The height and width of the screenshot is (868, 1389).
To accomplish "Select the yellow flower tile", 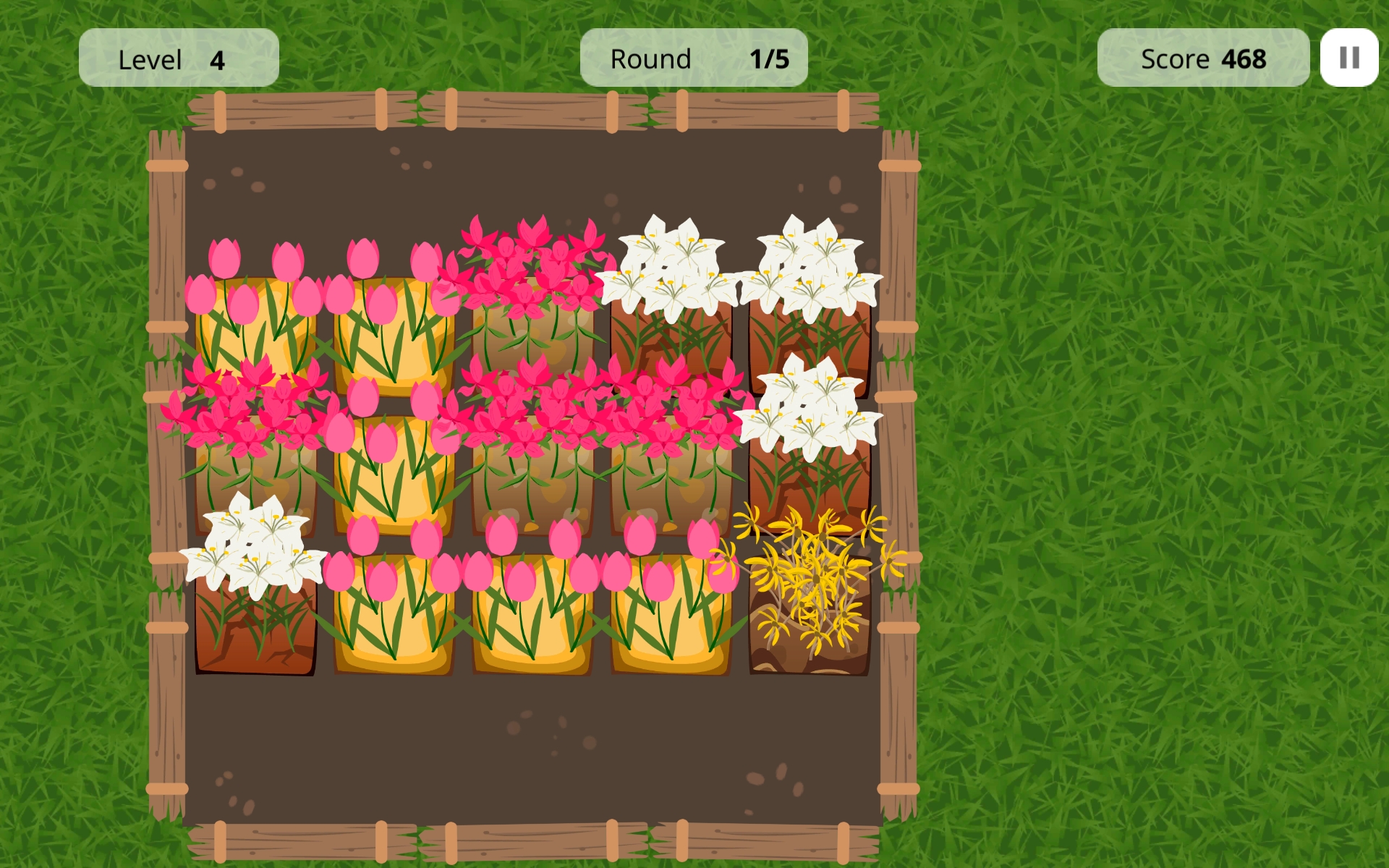I will pyautogui.click(x=810, y=599).
